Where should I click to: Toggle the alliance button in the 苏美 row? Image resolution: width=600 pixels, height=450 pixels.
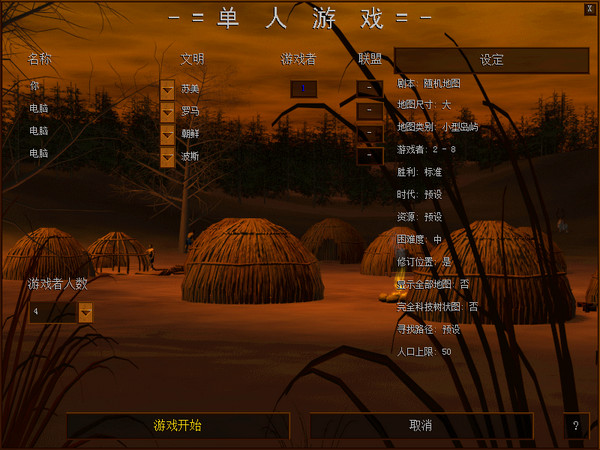369,89
